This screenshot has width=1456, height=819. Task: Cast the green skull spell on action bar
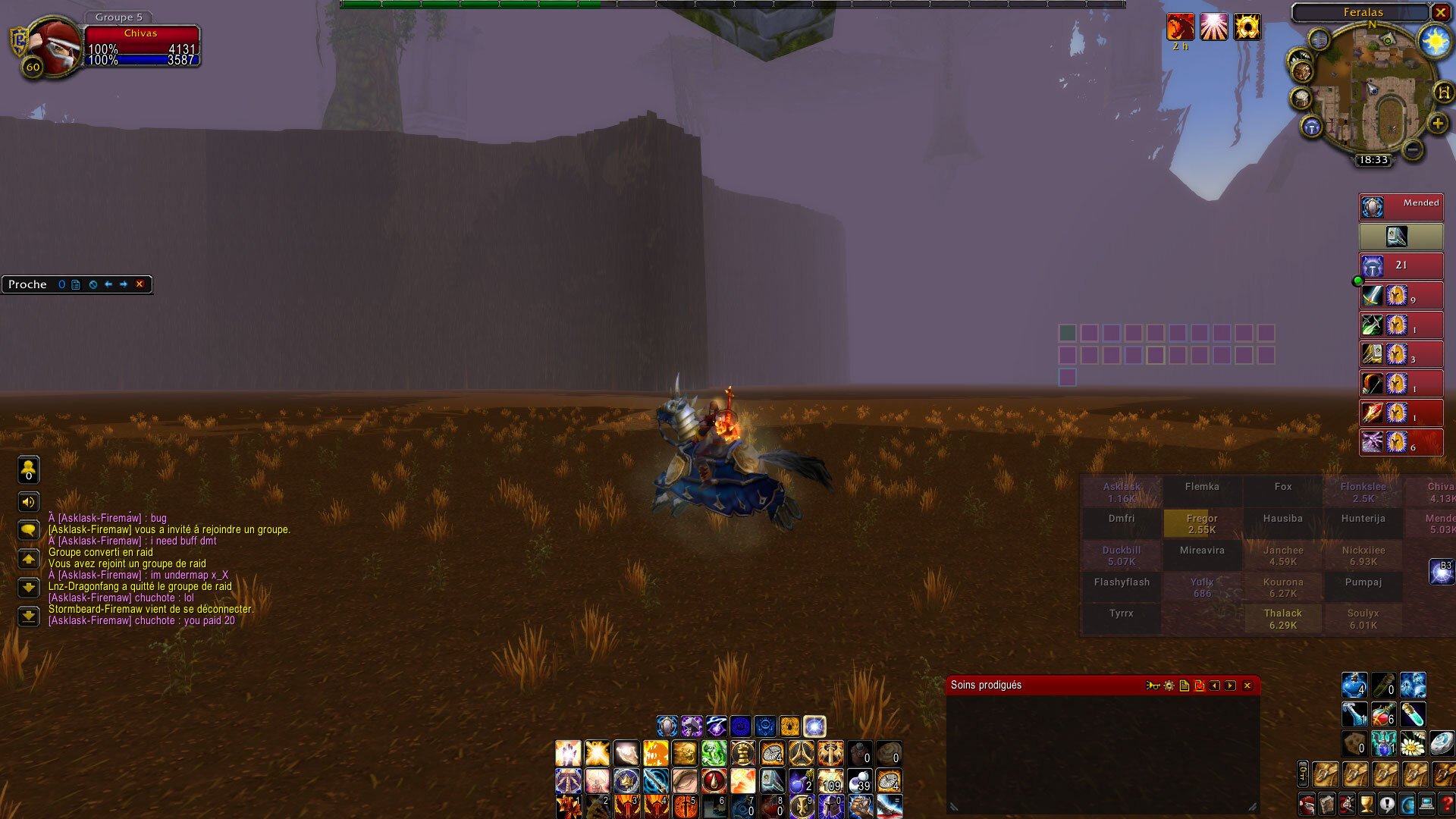pos(714,754)
